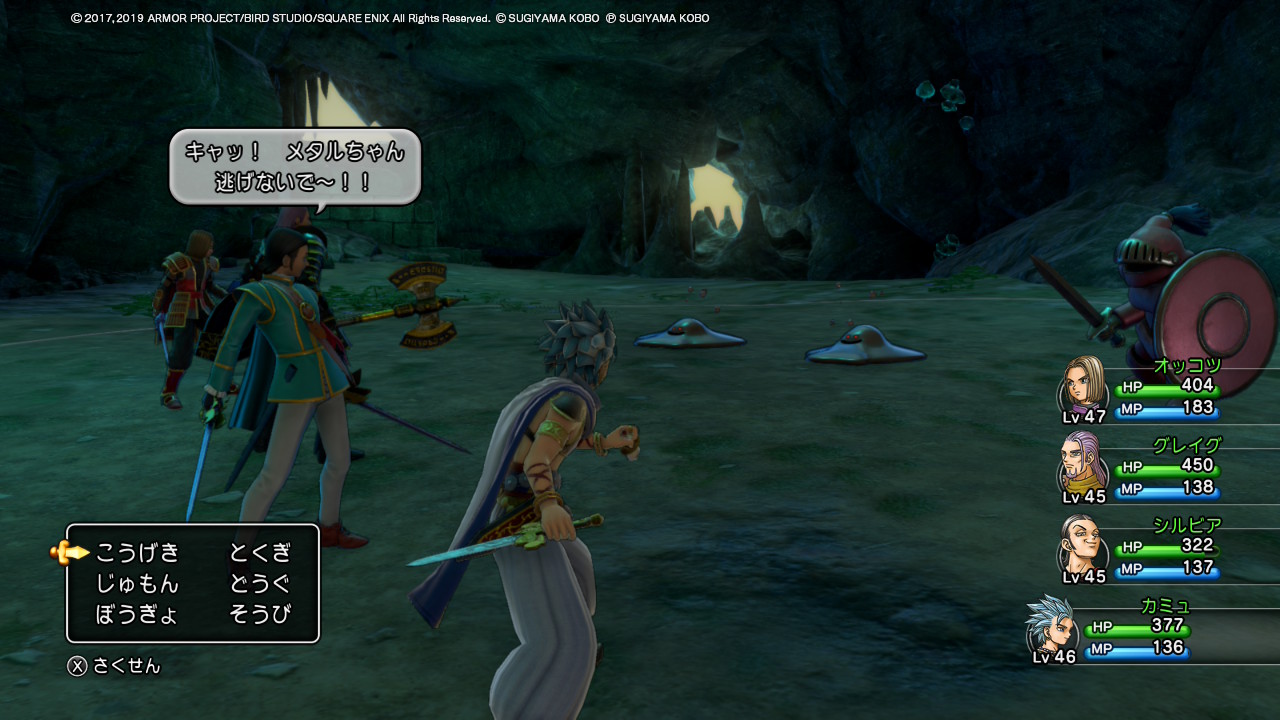This screenshot has width=1280, height=720.
Task: Select オッコツ party member portrait
Action: pos(1084,385)
